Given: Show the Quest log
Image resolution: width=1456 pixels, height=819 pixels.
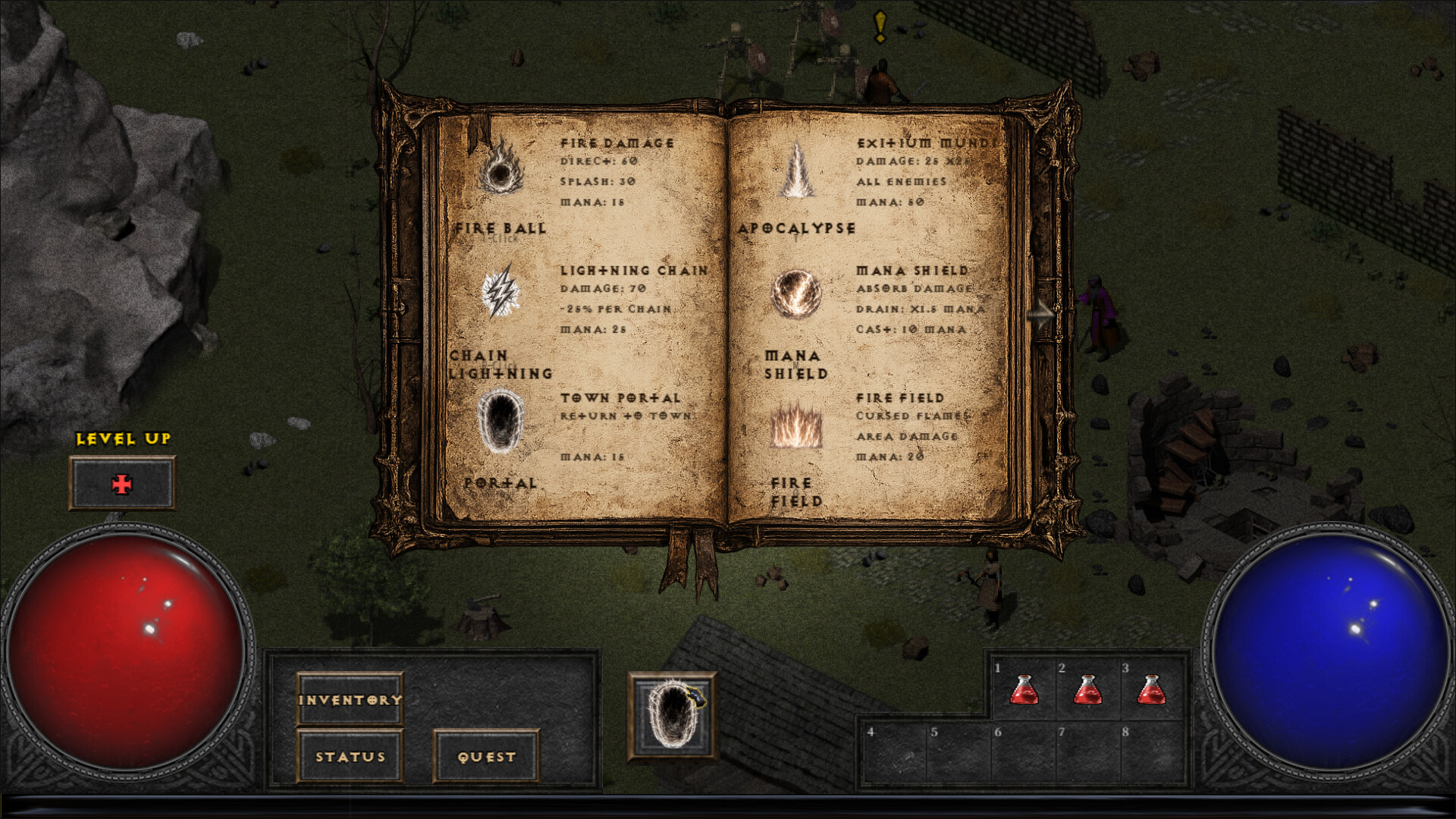Looking at the screenshot, I should 486,756.
